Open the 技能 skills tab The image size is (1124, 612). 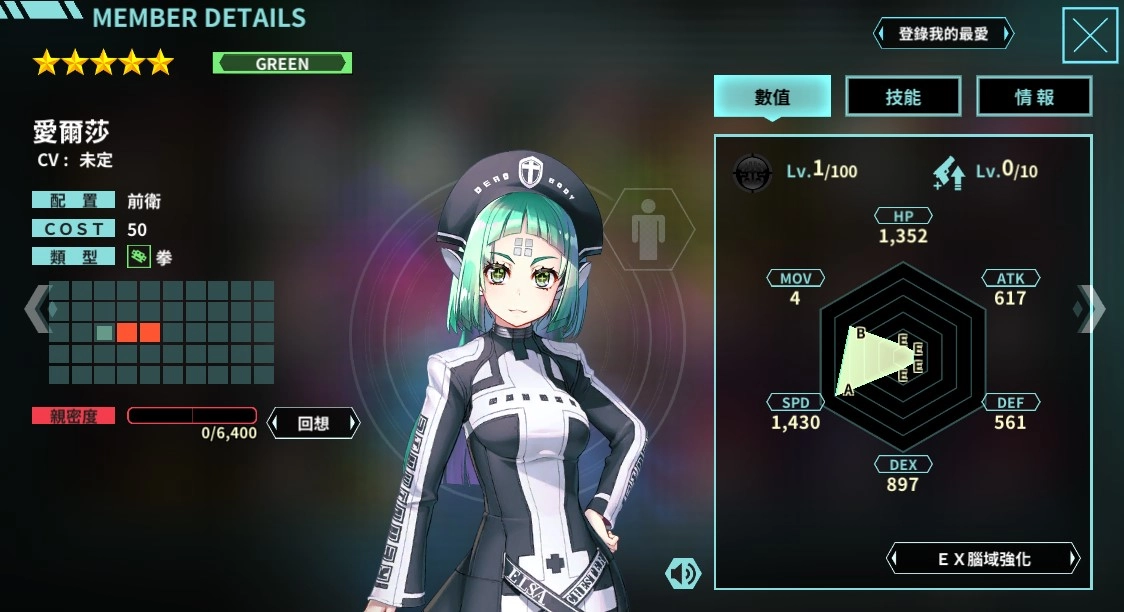pos(903,97)
